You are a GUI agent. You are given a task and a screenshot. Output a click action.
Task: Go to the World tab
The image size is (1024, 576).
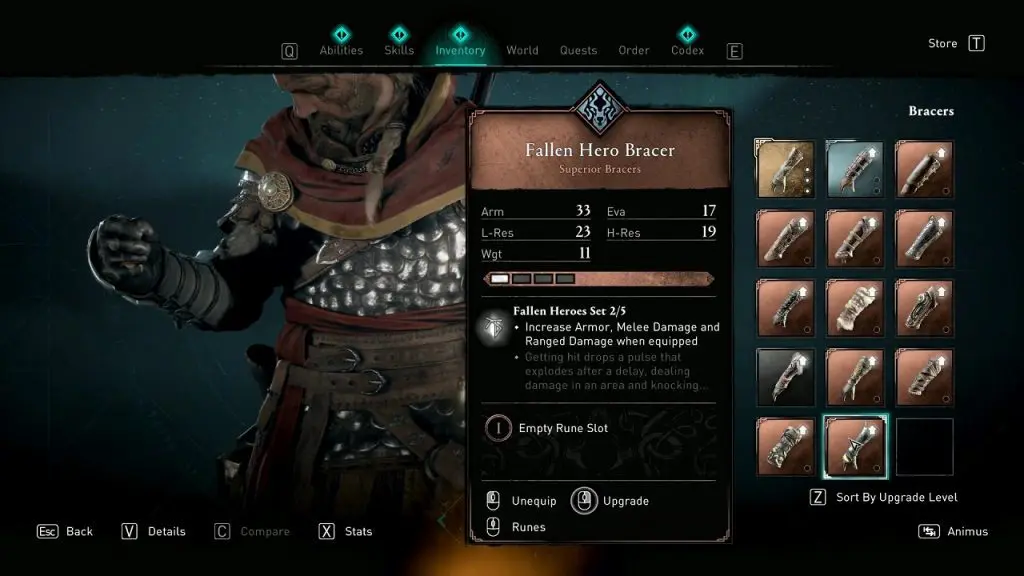[522, 50]
